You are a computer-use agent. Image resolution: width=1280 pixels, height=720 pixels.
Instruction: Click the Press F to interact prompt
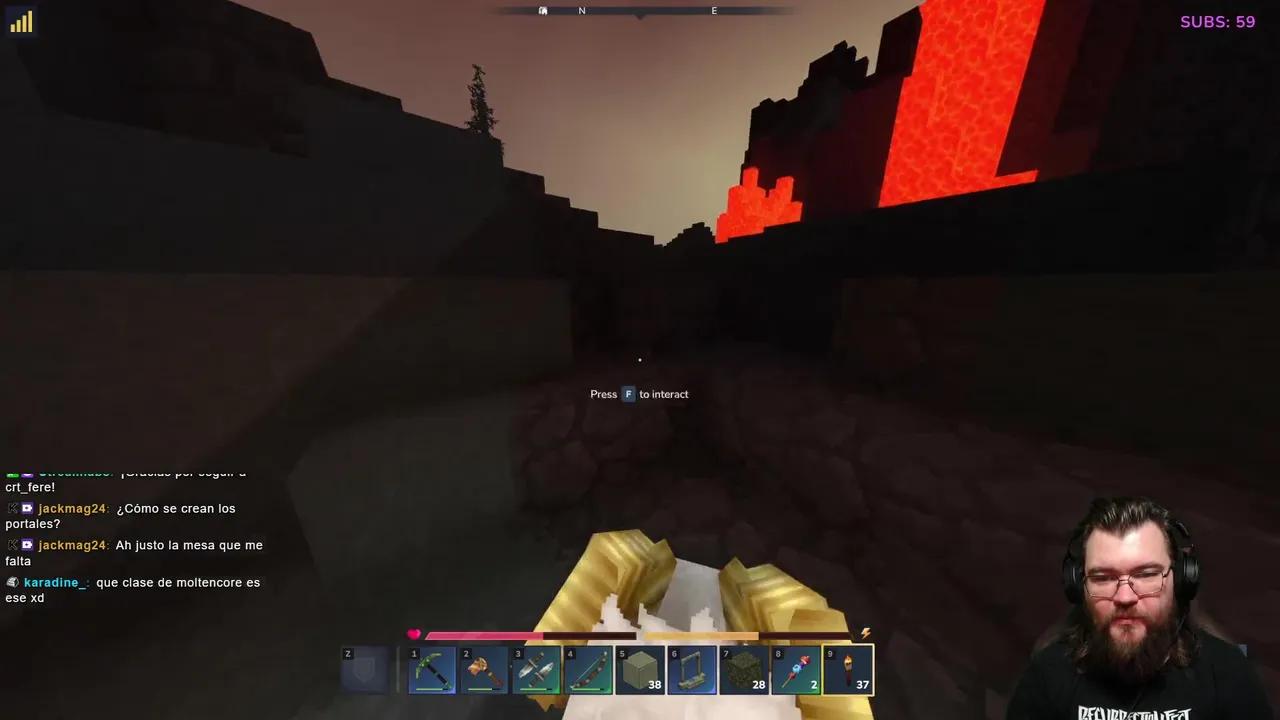coord(639,393)
